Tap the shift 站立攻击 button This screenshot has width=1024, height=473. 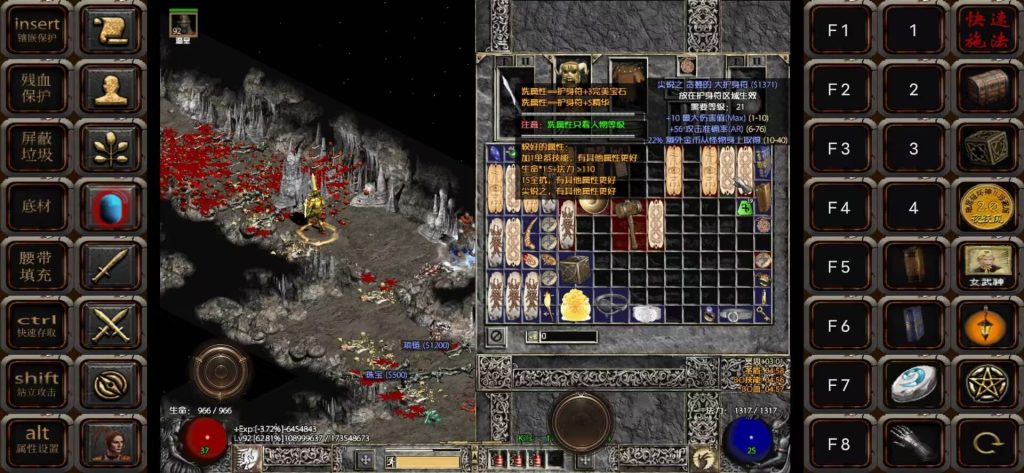(38, 382)
